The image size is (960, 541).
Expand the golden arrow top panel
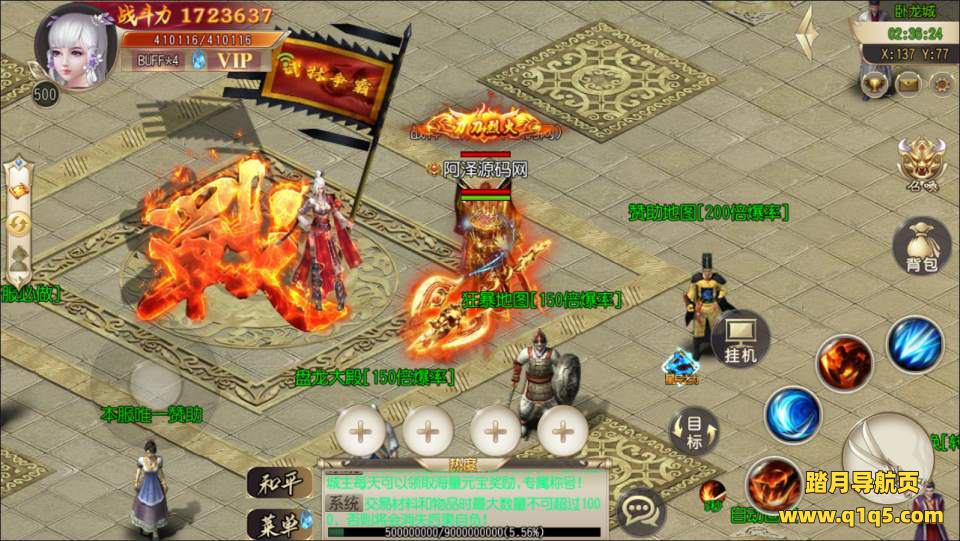click(807, 33)
